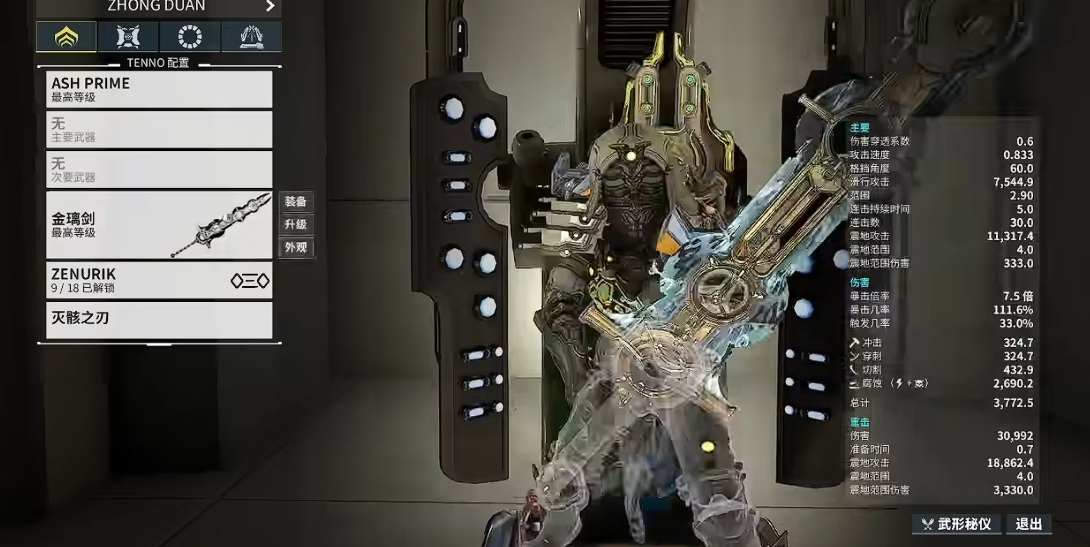The width and height of the screenshot is (1090, 547).
Task: Exit the arsenal with 退出
Action: click(x=1029, y=524)
